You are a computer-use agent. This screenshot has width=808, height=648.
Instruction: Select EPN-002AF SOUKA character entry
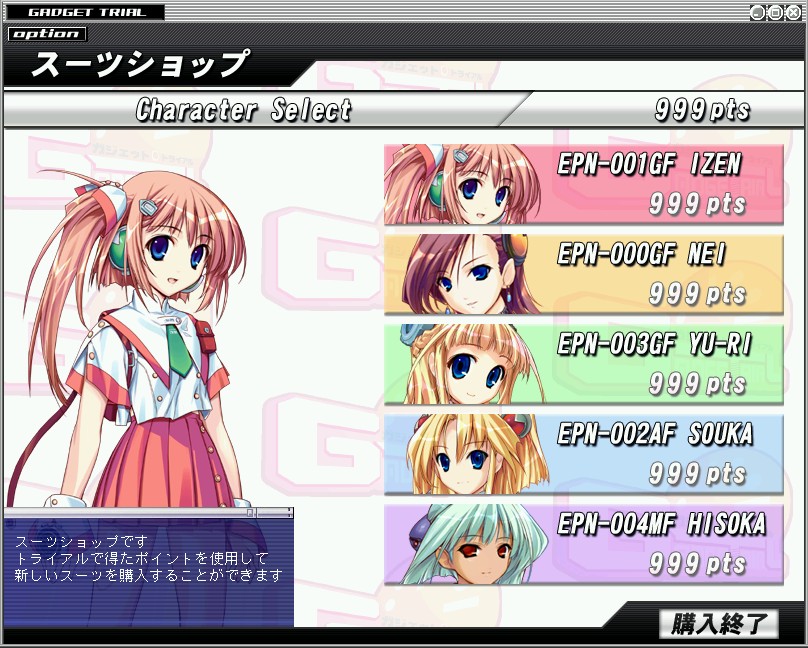point(584,454)
